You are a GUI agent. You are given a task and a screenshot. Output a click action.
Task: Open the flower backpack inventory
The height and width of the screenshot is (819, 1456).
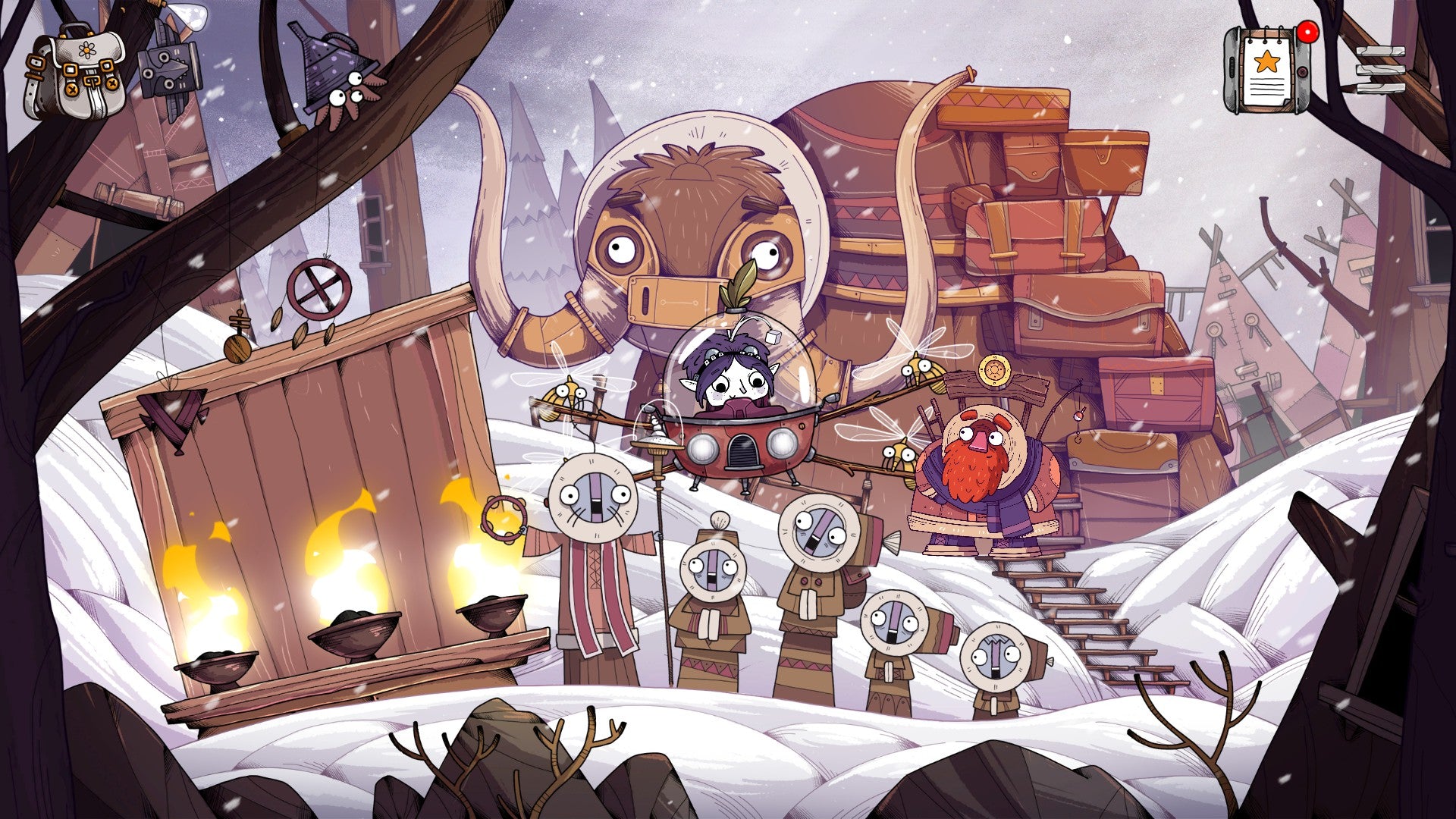point(74,71)
